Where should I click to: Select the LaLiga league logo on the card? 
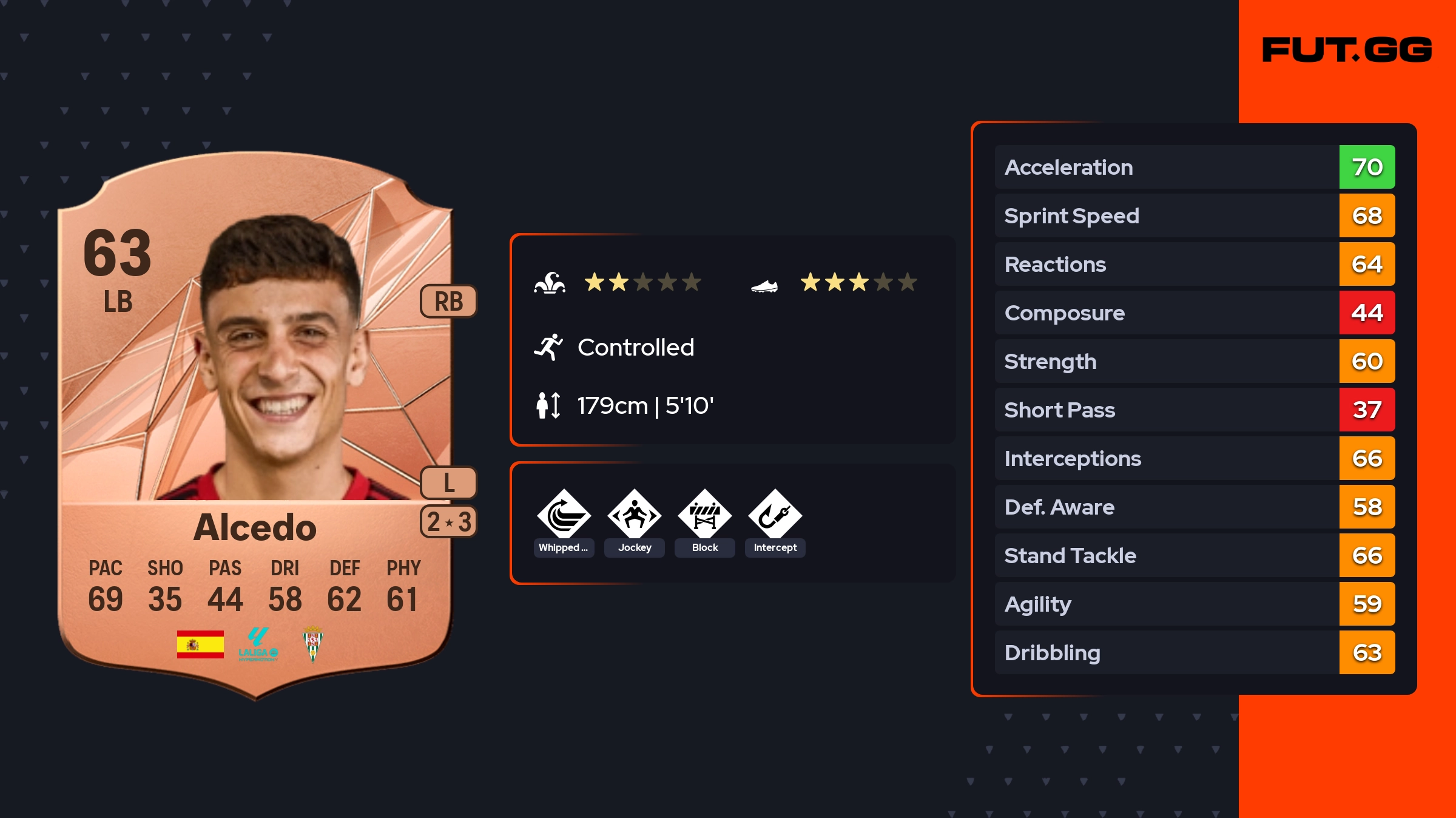point(258,644)
